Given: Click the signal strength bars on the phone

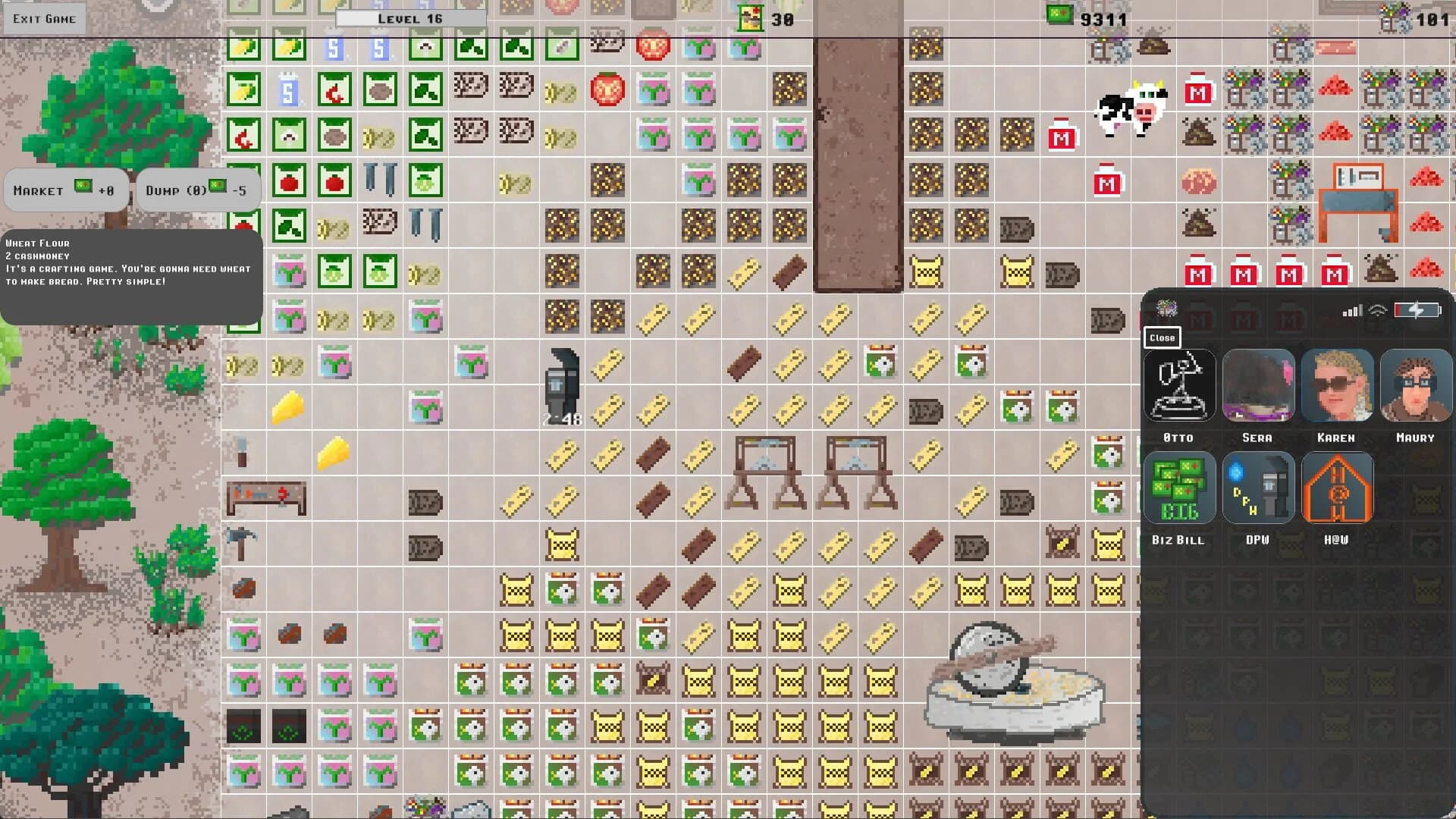Looking at the screenshot, I should click(x=1354, y=309).
